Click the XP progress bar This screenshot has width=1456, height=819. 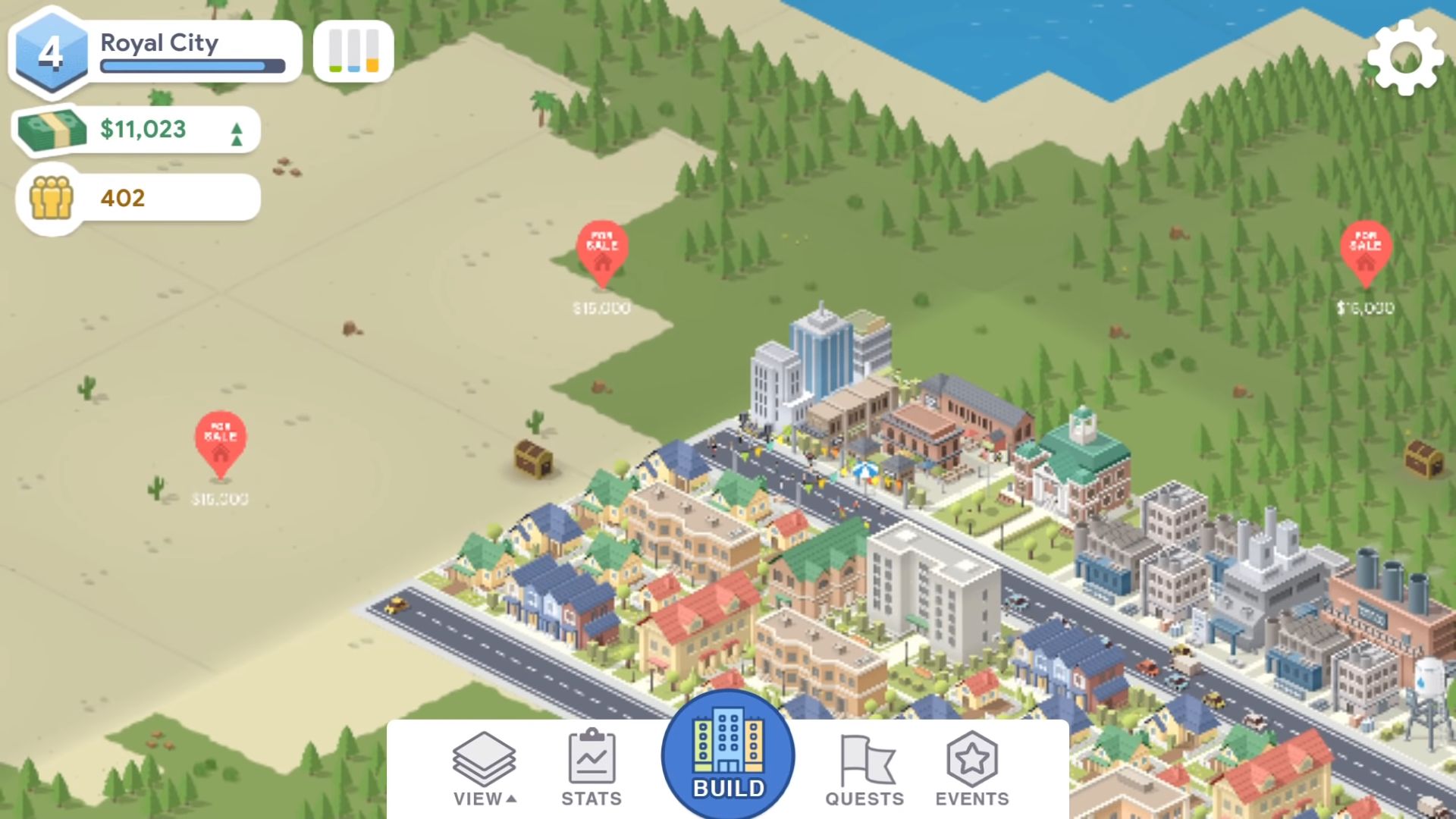pyautogui.click(x=192, y=67)
